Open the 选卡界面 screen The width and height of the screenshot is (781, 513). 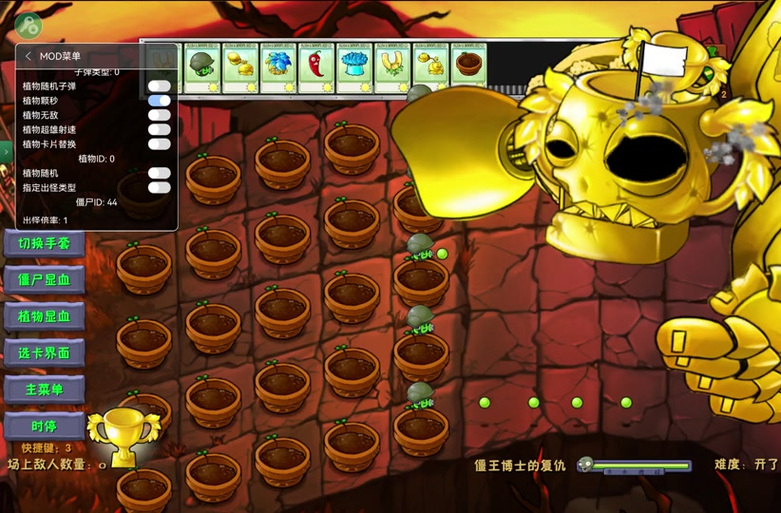click(44, 352)
